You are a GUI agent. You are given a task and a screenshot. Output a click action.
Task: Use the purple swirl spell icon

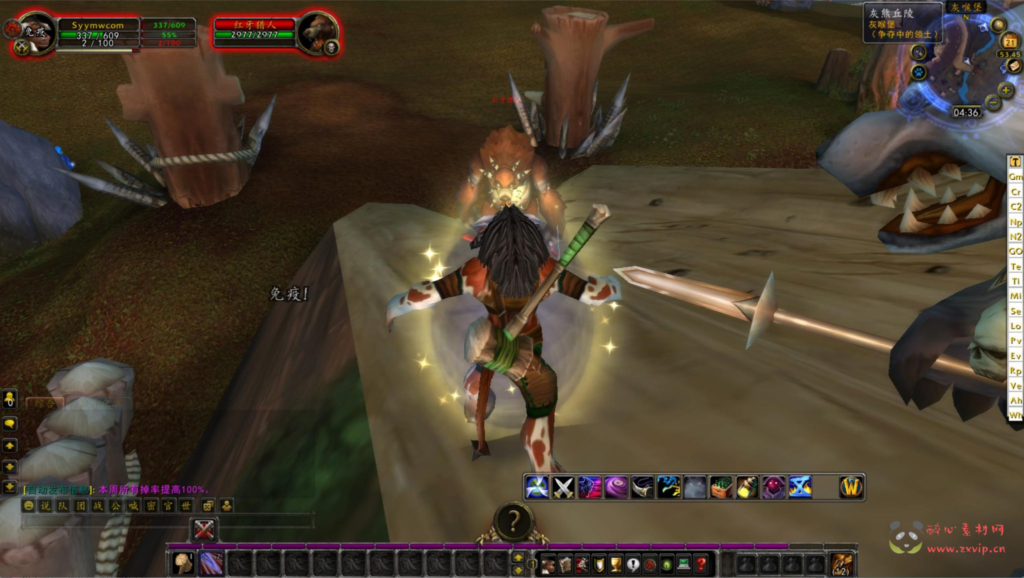[x=615, y=487]
